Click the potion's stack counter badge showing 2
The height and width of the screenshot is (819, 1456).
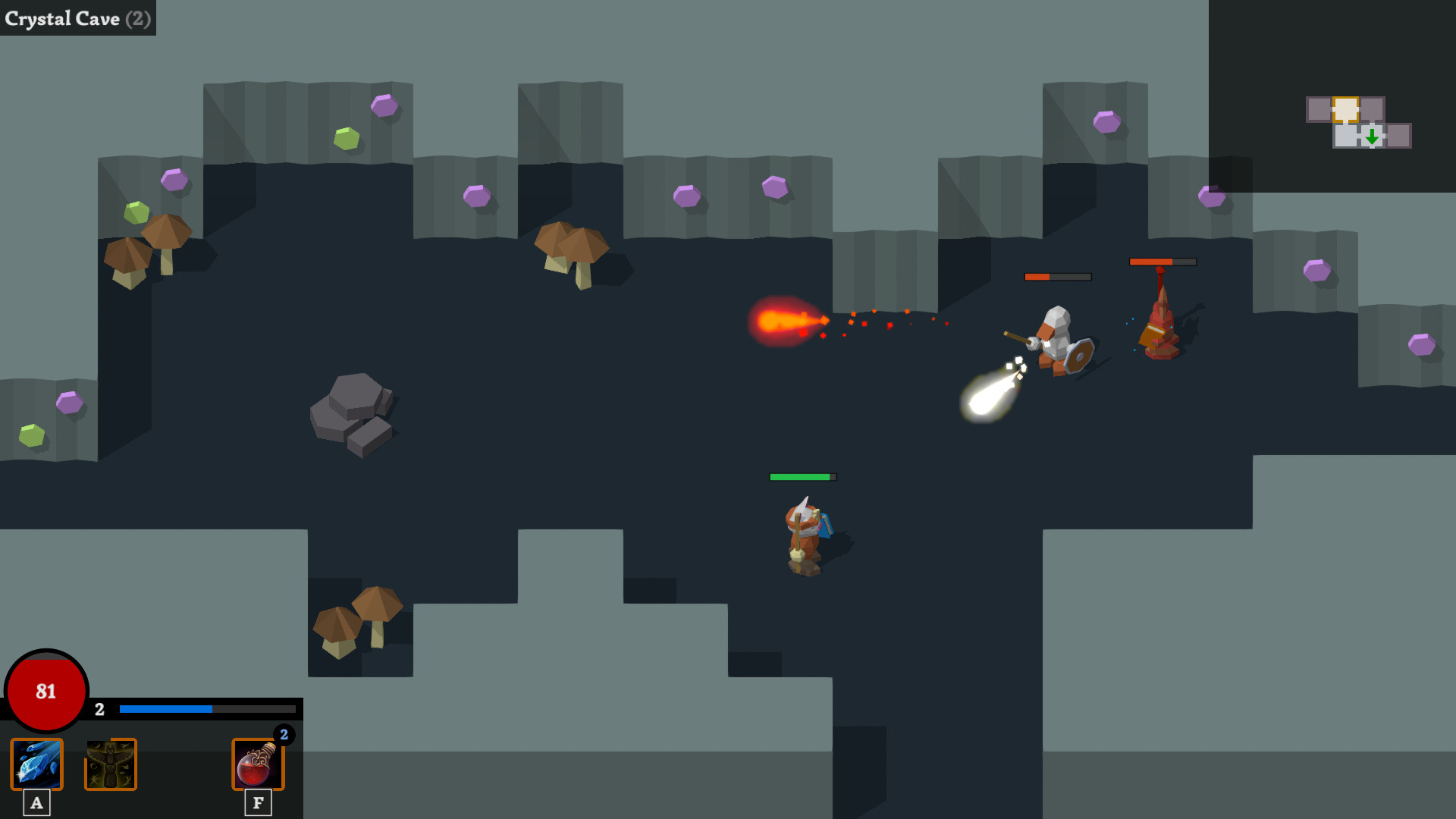283,733
